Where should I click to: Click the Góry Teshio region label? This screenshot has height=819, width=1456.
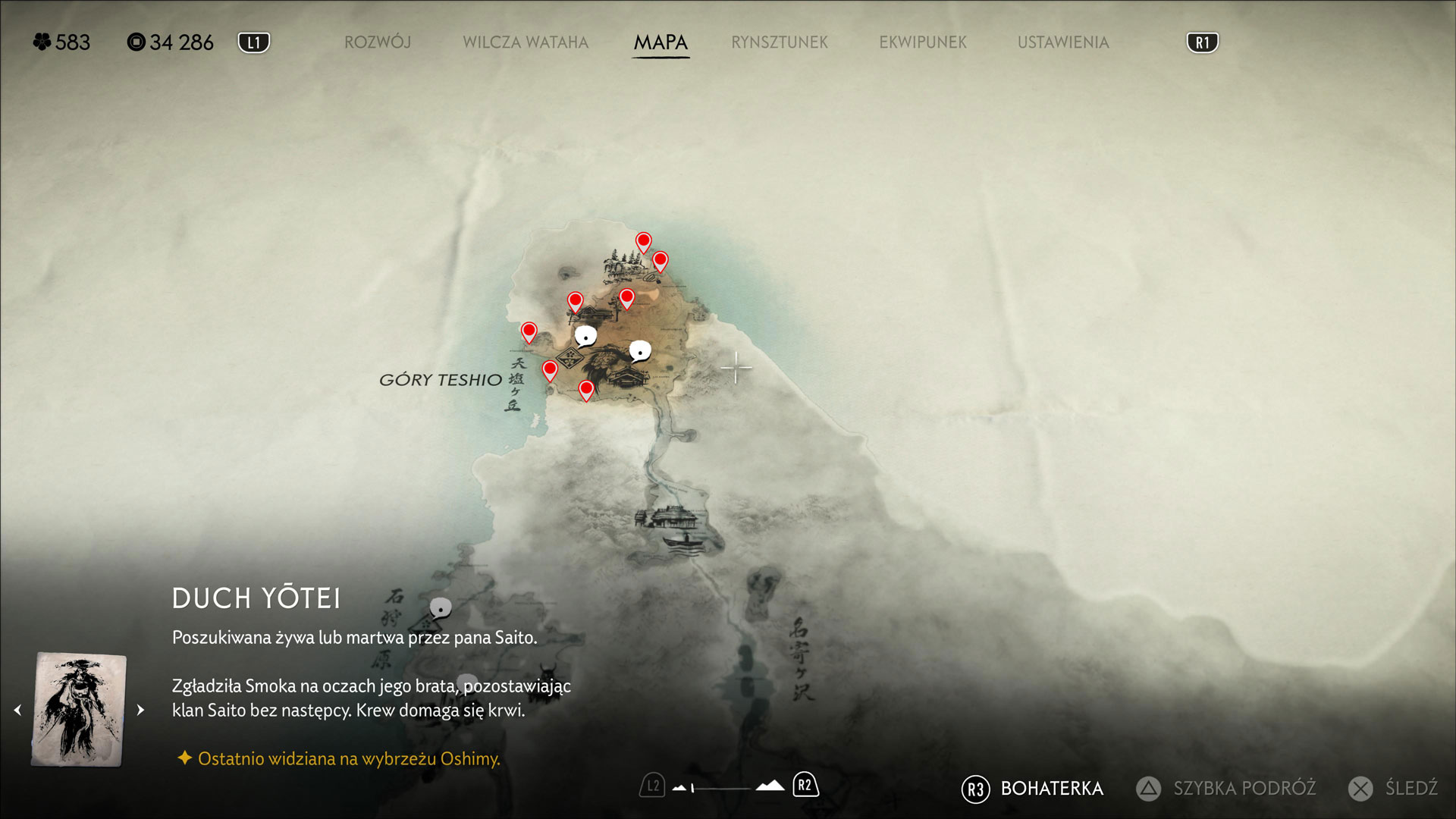click(x=441, y=380)
